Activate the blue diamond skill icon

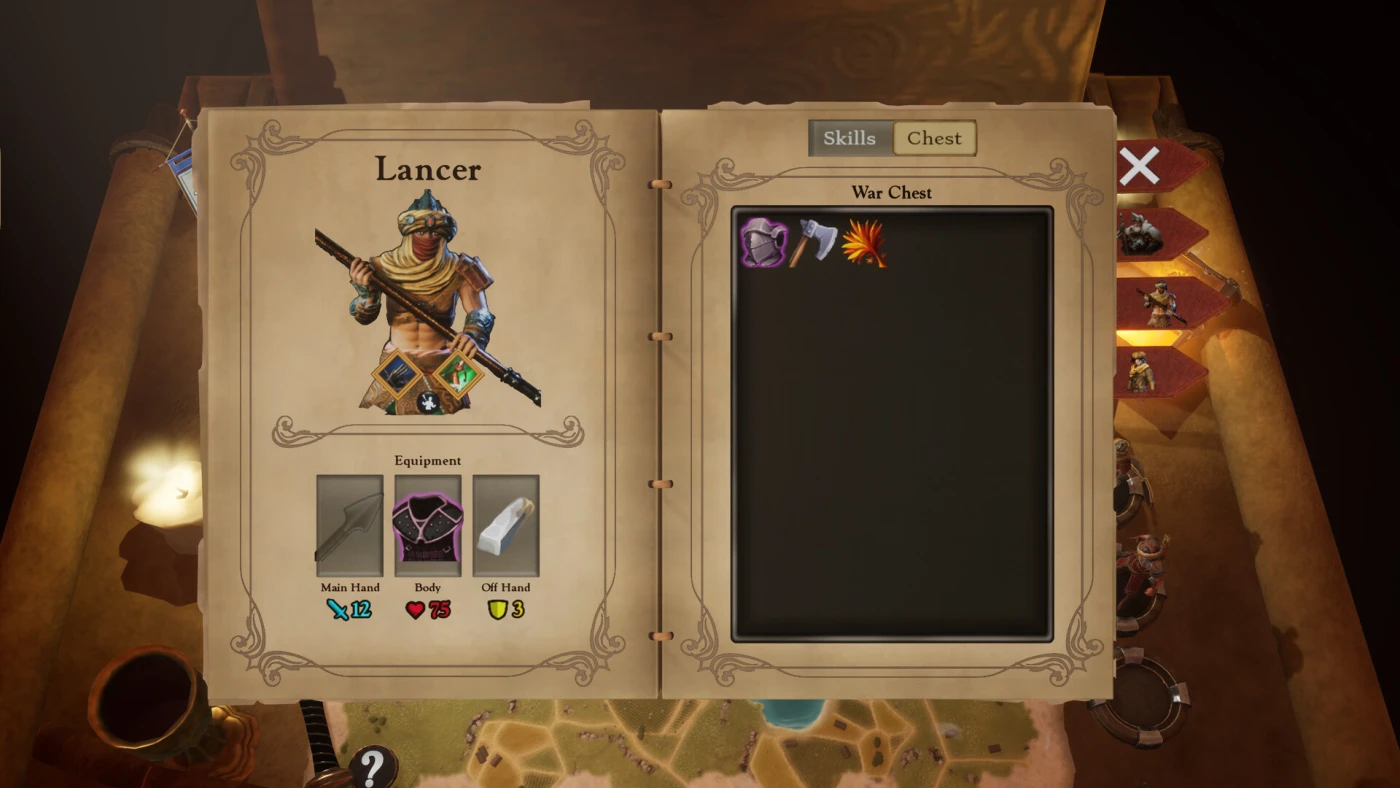[x=398, y=375]
